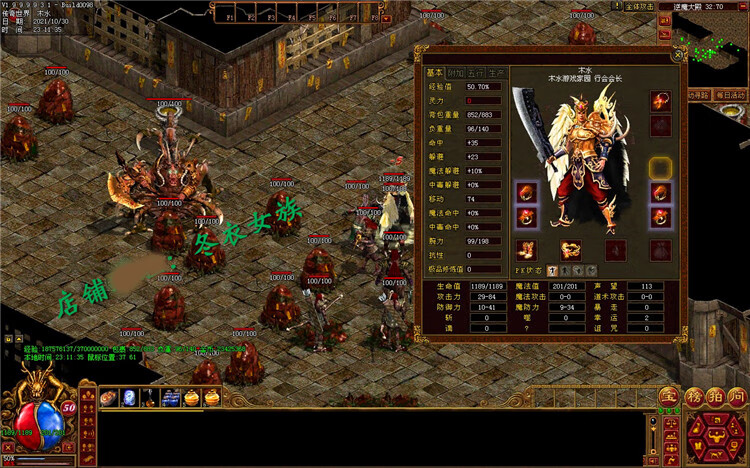750x468 pixels.
Task: Select the equipped boots slot
Action: coord(527,250)
